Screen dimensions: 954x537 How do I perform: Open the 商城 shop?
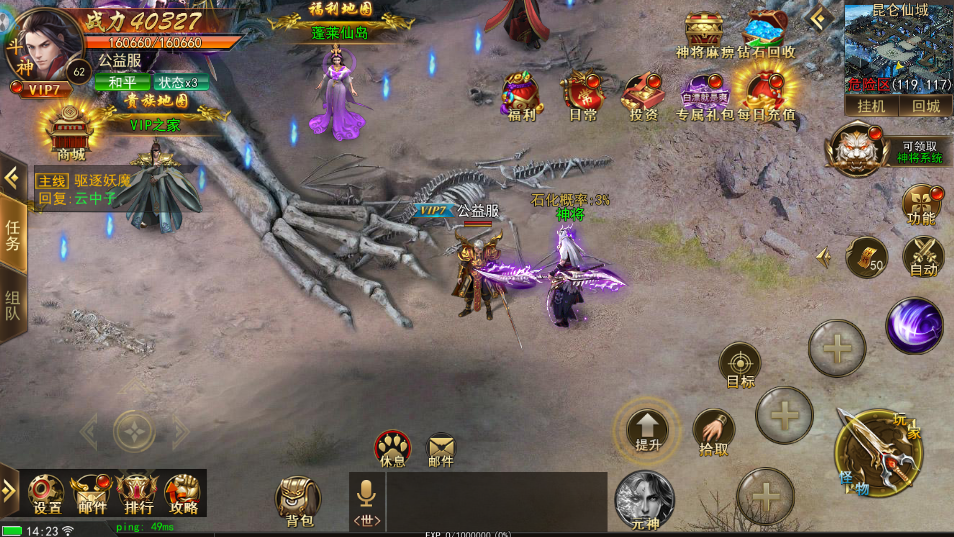[70, 132]
